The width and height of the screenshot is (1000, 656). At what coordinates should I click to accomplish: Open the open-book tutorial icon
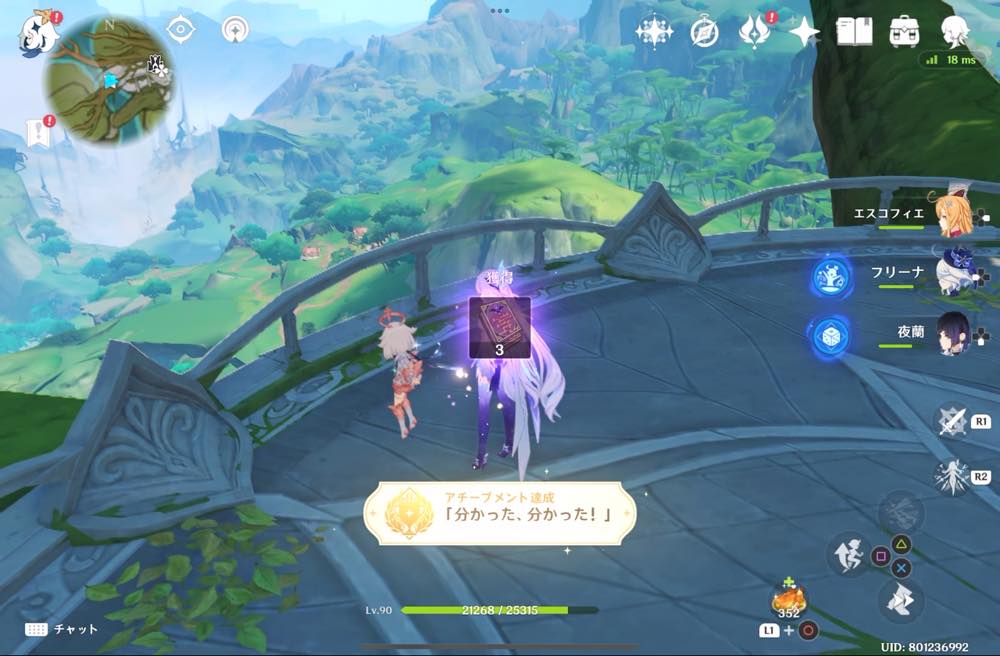pos(854,32)
